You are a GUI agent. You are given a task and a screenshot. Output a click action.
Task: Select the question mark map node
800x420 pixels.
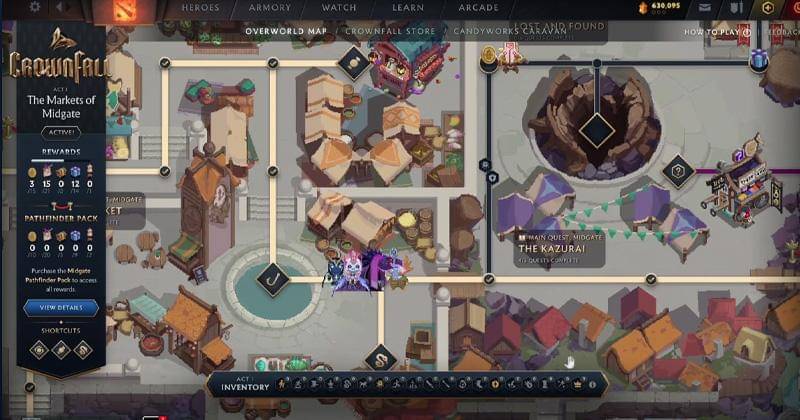coord(678,171)
